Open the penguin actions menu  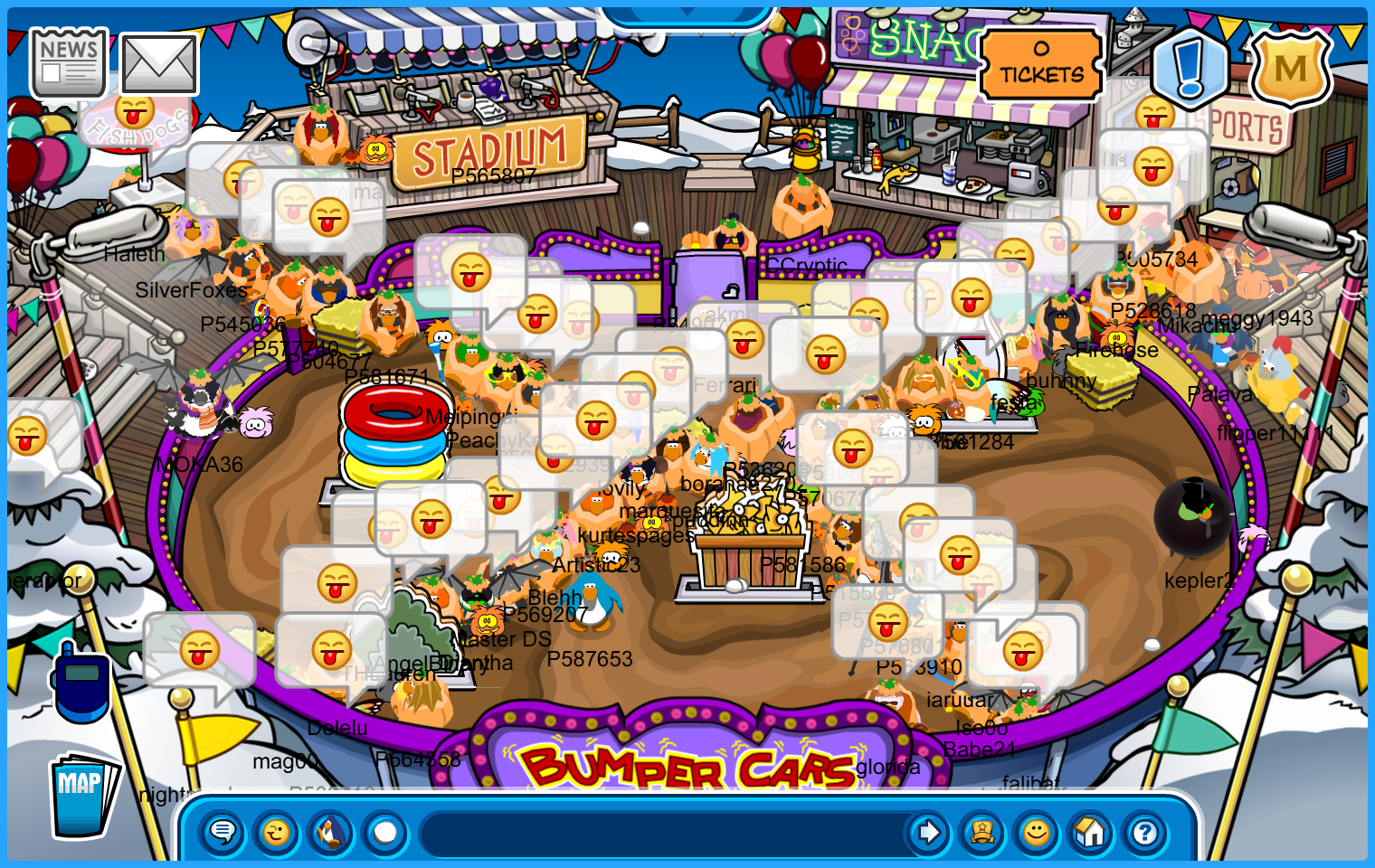click(331, 832)
